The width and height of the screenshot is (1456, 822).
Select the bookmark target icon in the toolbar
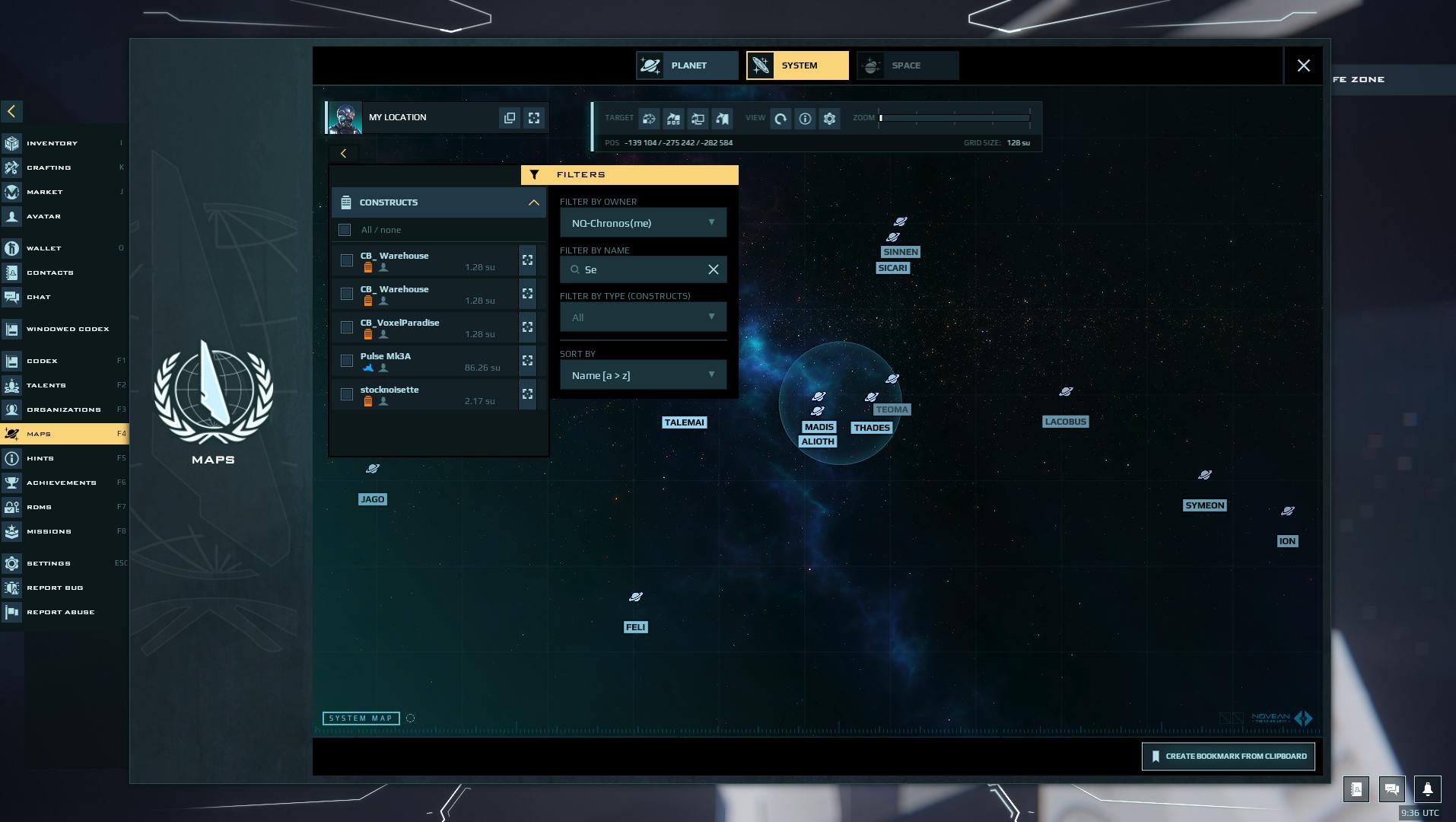point(723,119)
